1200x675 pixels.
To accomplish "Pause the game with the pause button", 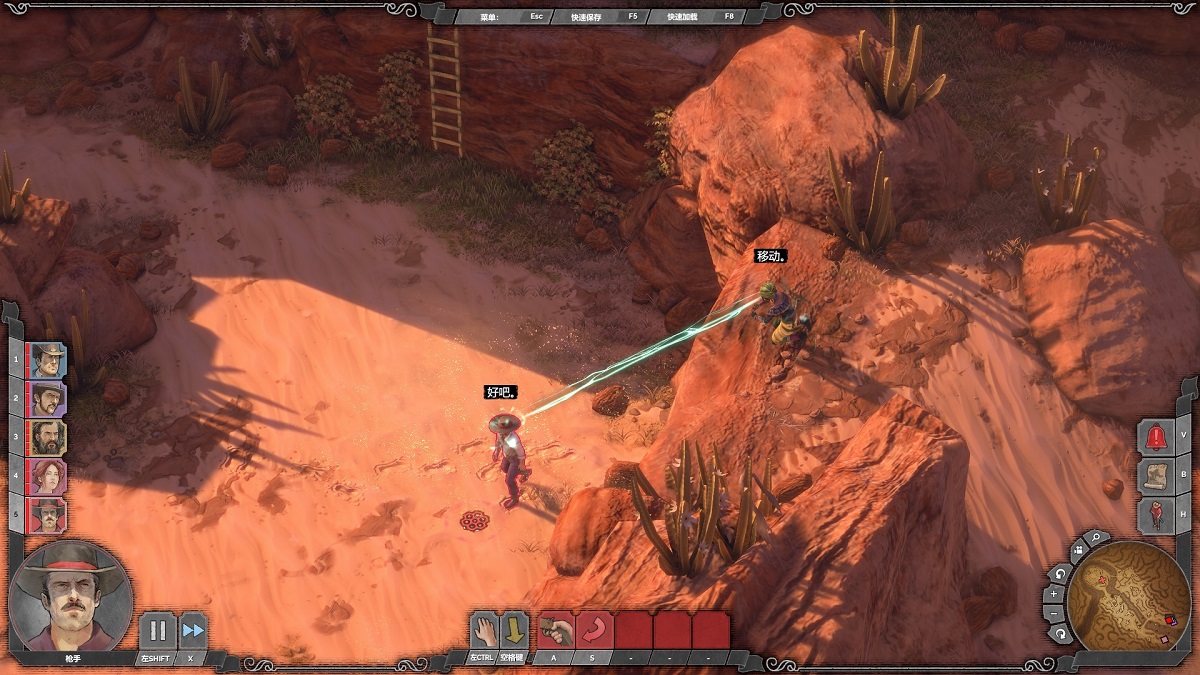I will pyautogui.click(x=157, y=631).
